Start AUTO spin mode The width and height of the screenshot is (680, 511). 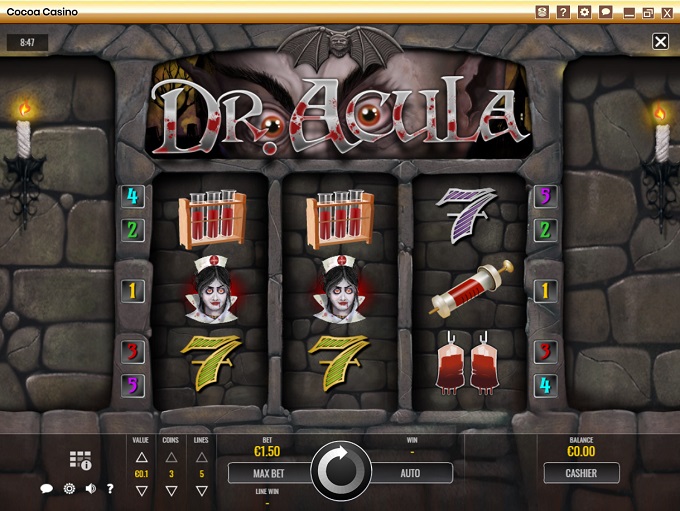410,472
